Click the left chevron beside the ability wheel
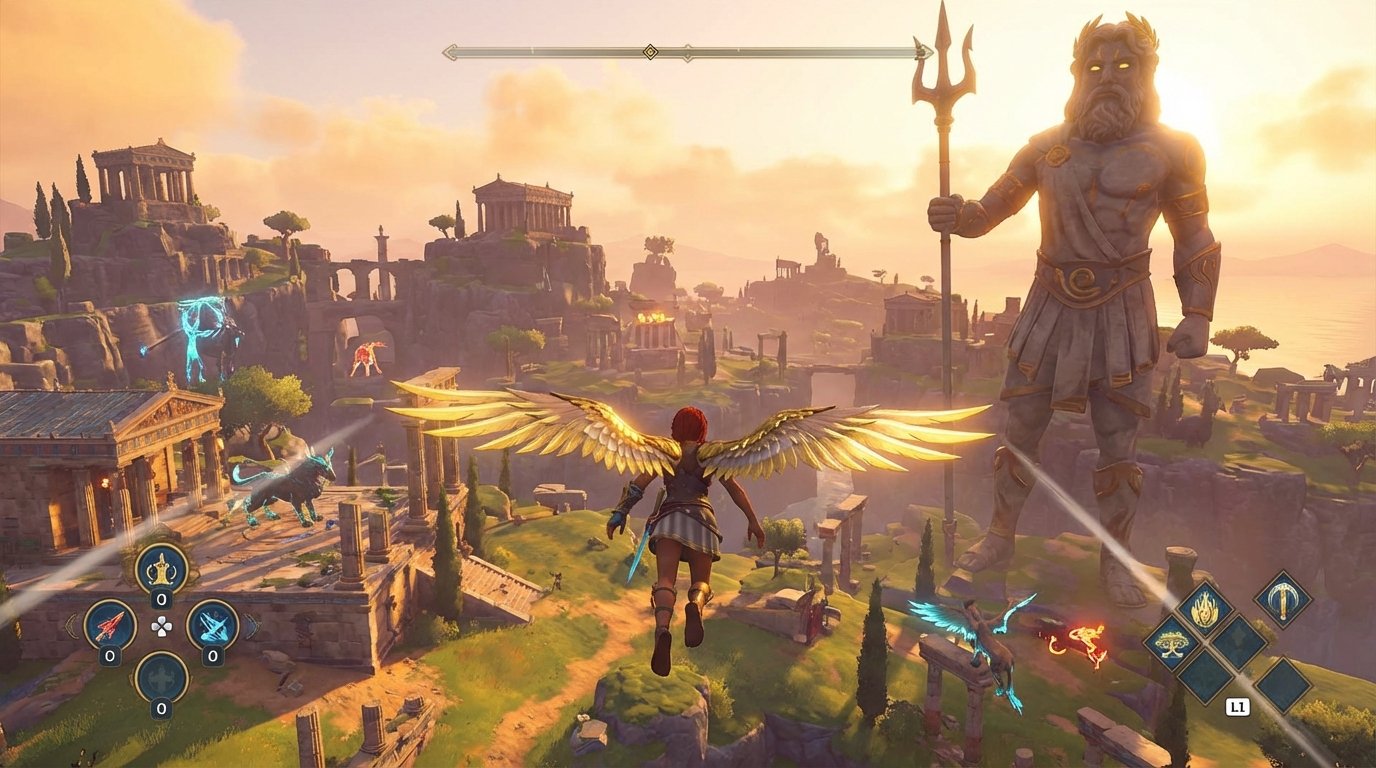Viewport: 1376px width, 768px height. pyautogui.click(x=70, y=626)
